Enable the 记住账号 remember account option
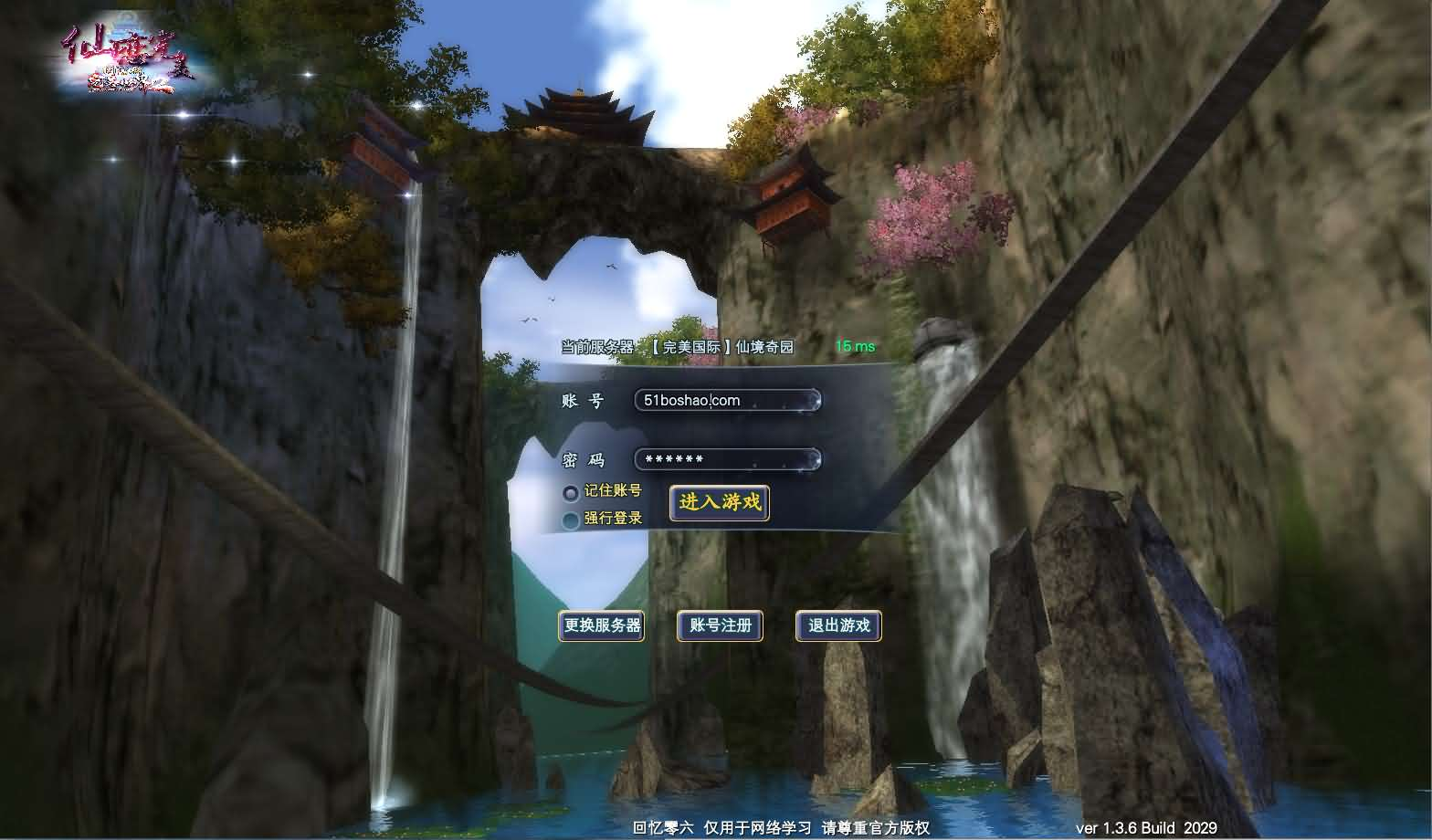The width and height of the screenshot is (1432, 840). click(x=571, y=492)
